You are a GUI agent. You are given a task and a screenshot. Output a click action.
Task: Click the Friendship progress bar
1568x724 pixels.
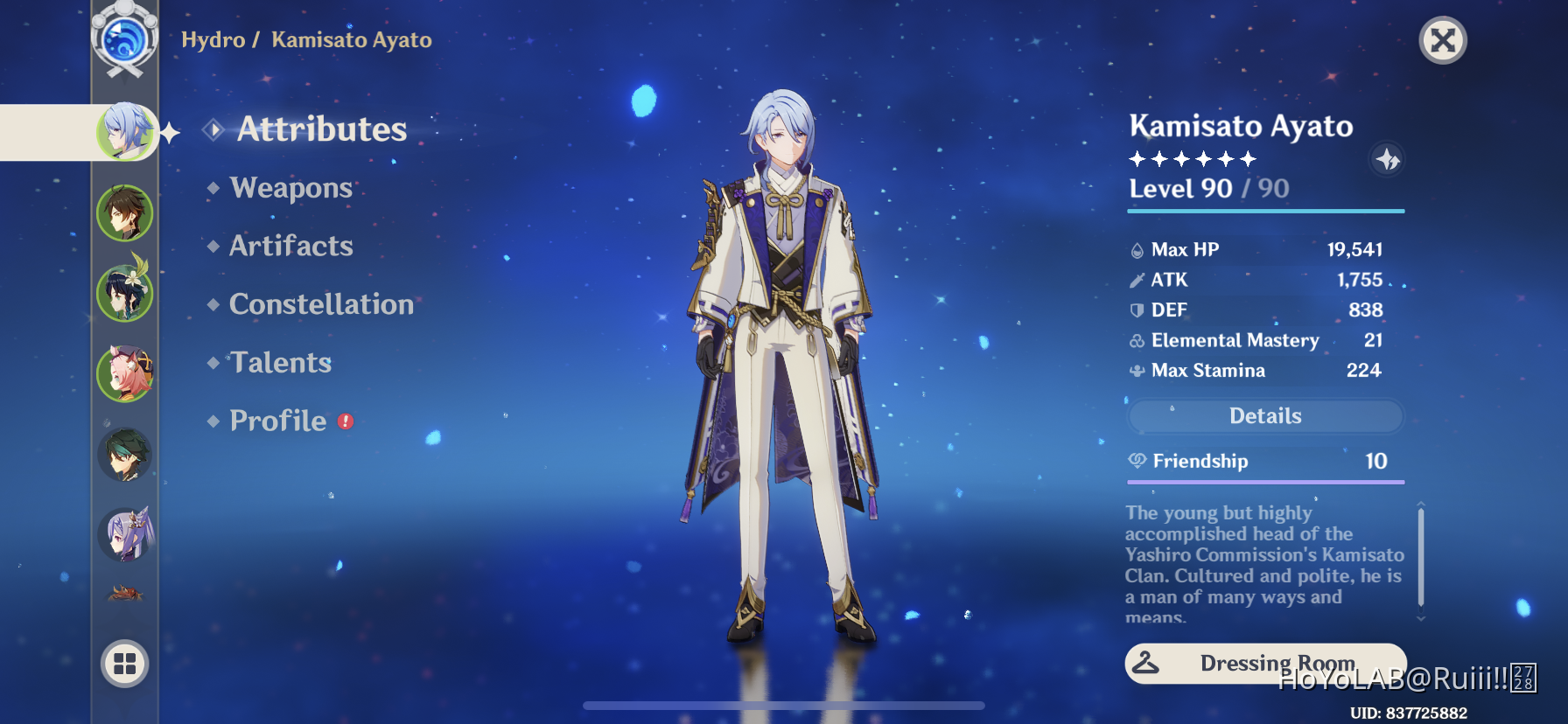(1263, 483)
